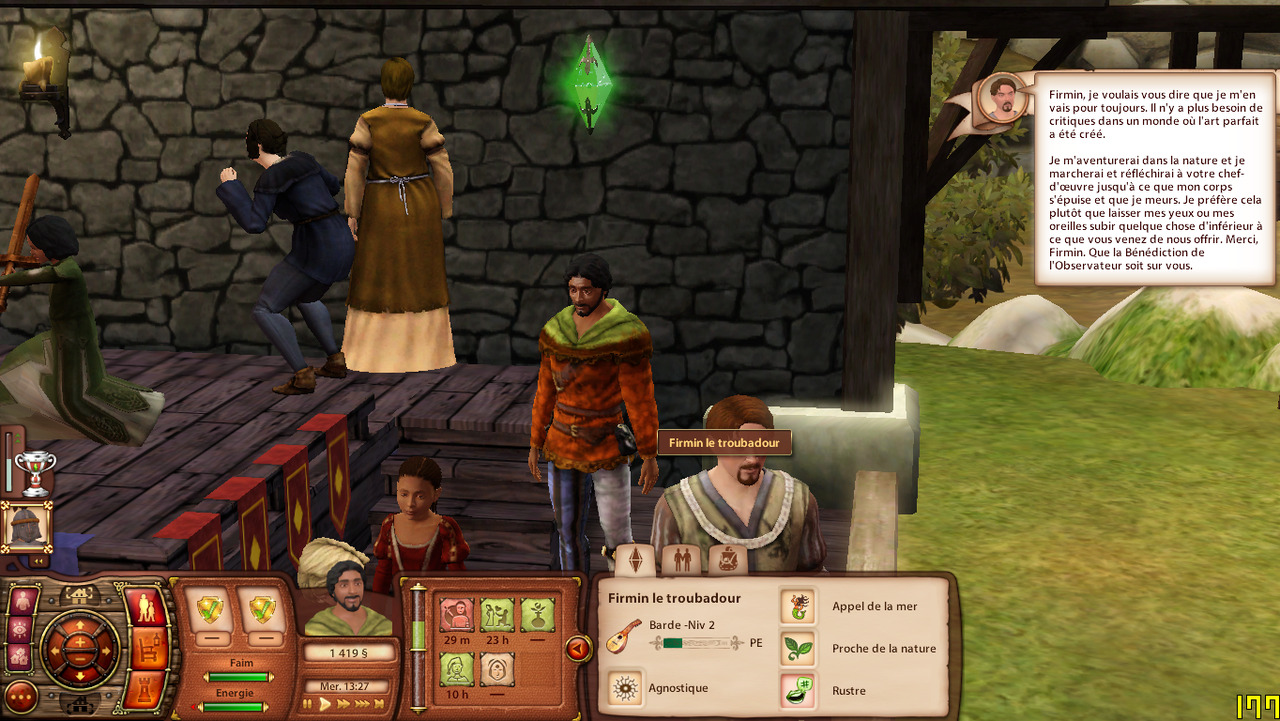Image resolution: width=1280 pixels, height=721 pixels.
Task: Open the three-dot options menu button
Action: click(21, 696)
